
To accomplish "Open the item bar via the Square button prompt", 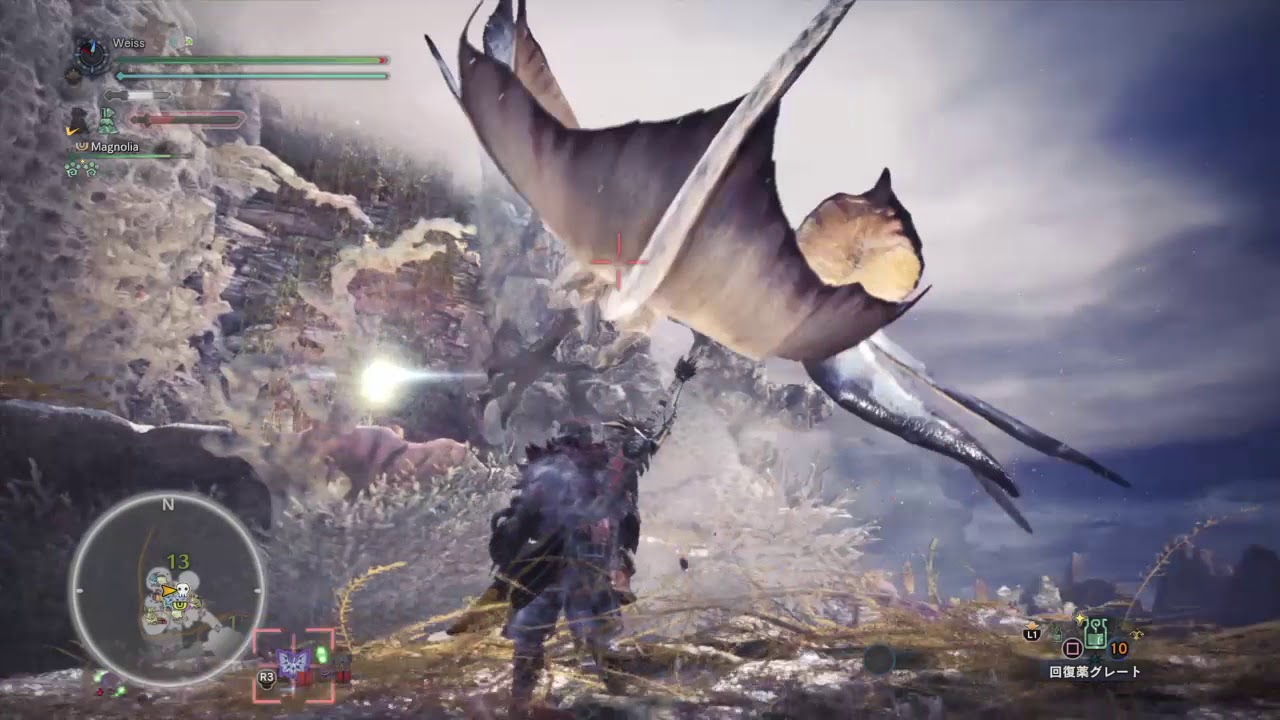I will pyautogui.click(x=1072, y=648).
